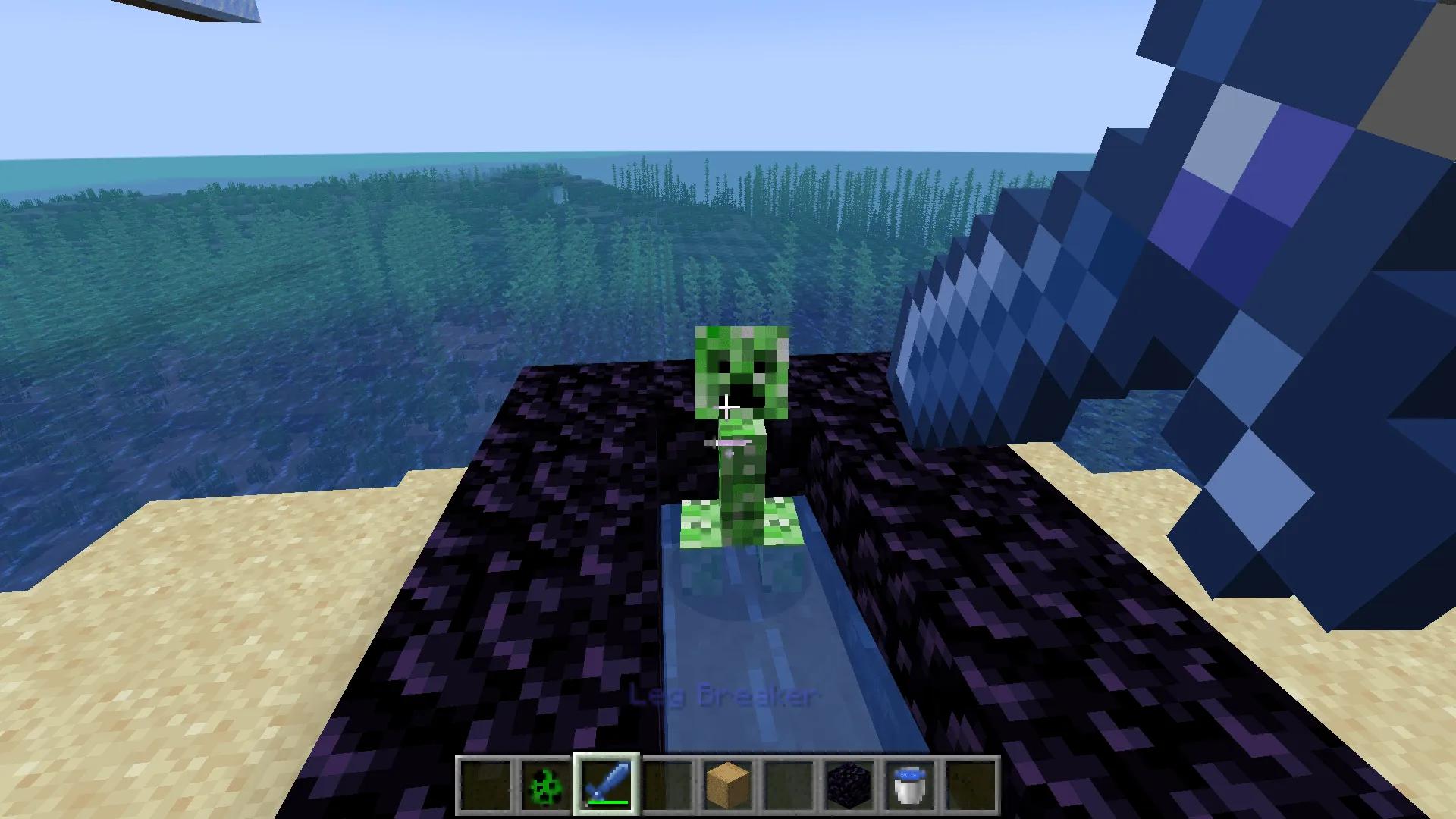Image resolution: width=1456 pixels, height=819 pixels.
Task: Click the 'Leg Breaker' name tag text
Action: coord(723,695)
